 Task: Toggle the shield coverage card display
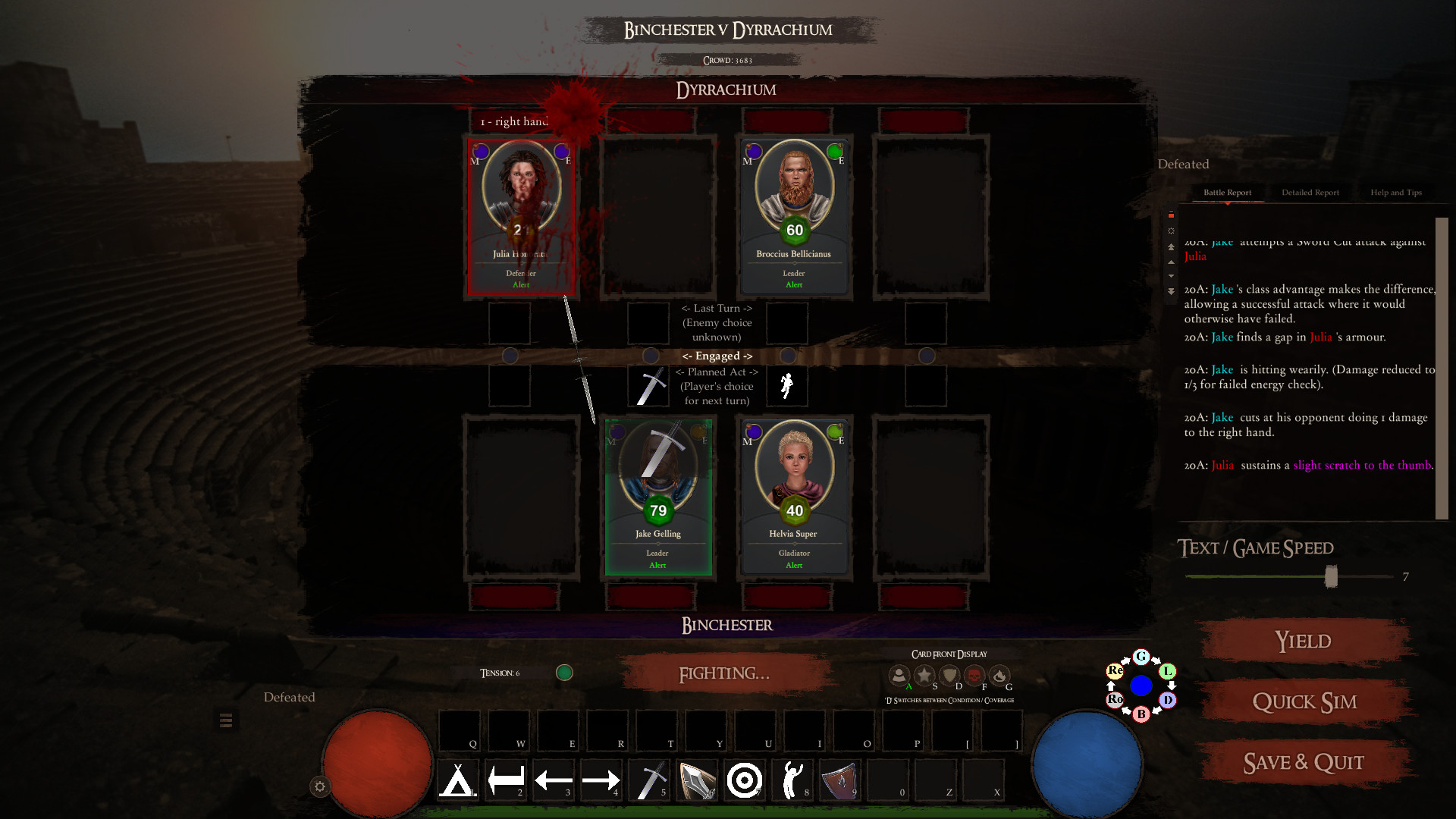point(949,676)
